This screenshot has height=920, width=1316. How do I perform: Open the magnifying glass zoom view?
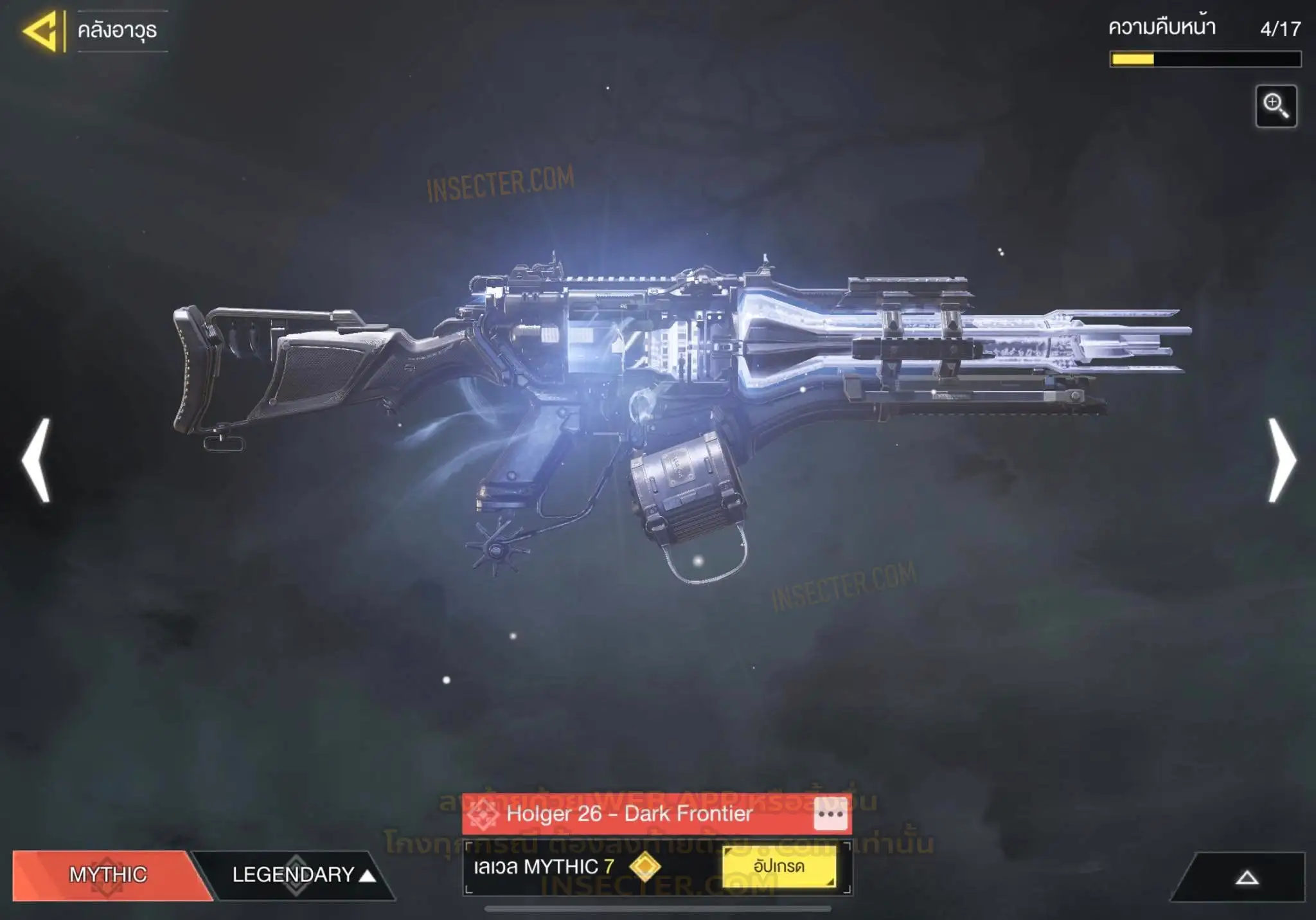click(1276, 106)
